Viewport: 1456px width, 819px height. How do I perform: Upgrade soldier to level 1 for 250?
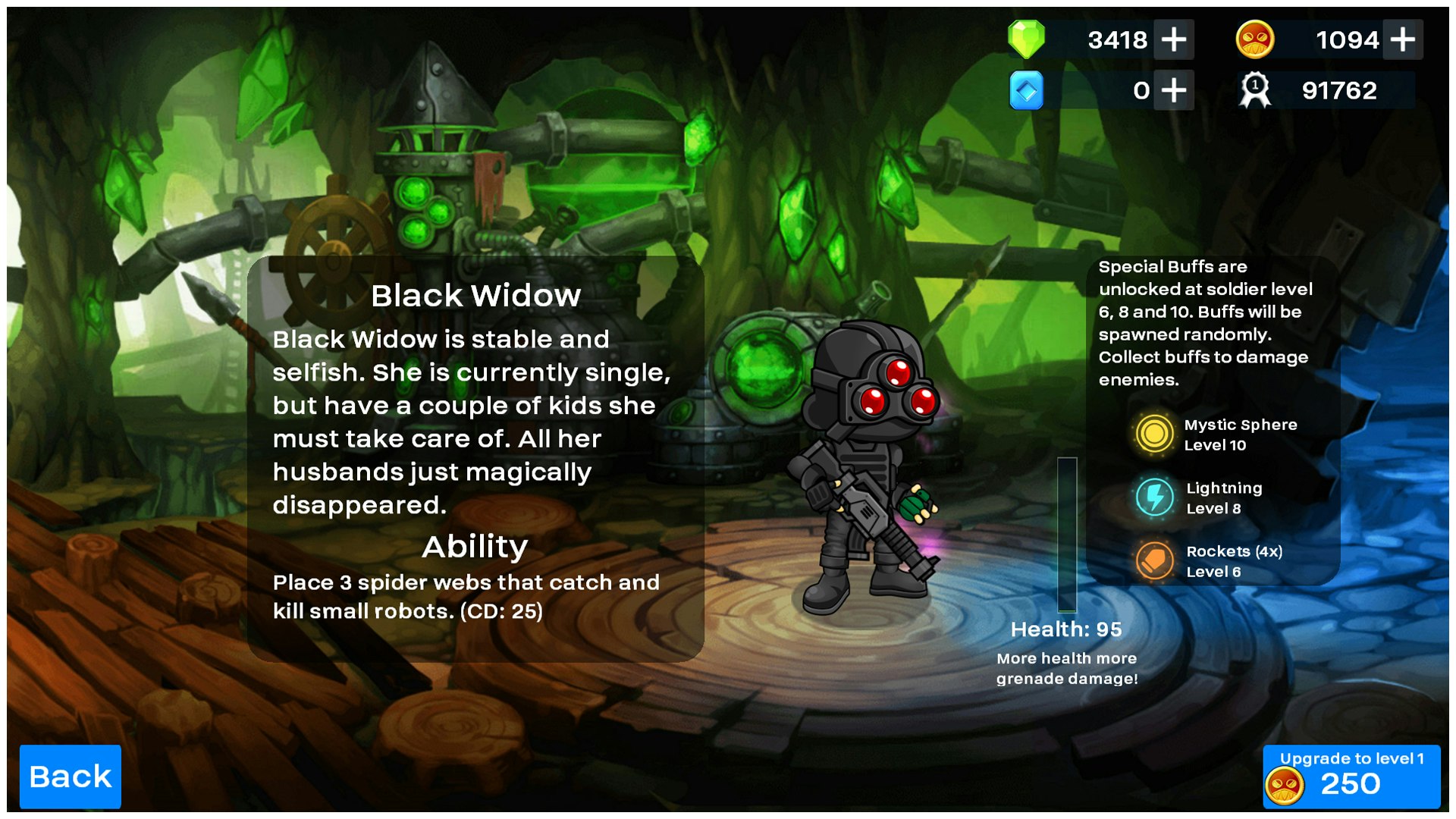click(x=1351, y=777)
